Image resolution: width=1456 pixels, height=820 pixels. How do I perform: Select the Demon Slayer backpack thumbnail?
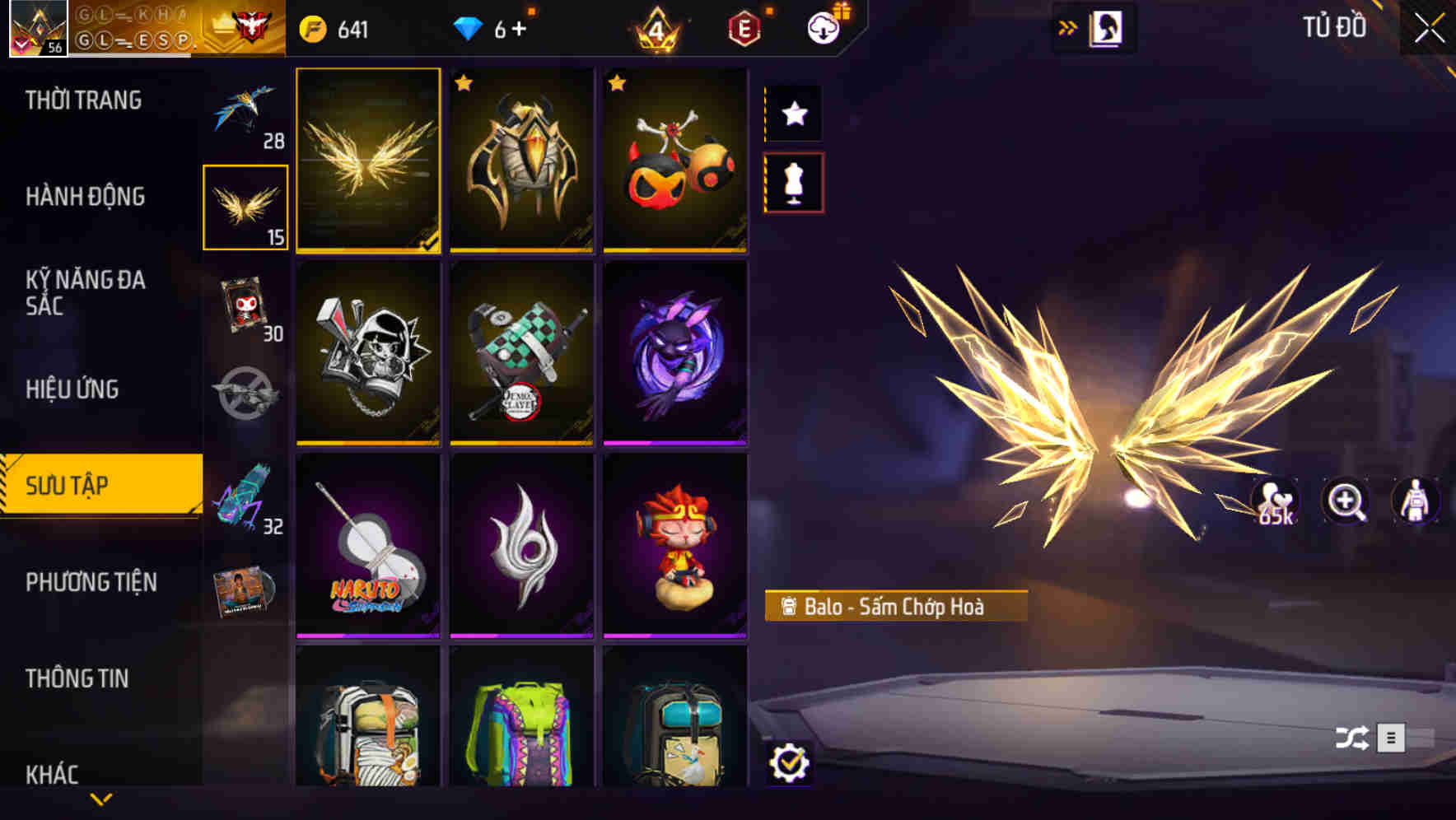tap(522, 356)
